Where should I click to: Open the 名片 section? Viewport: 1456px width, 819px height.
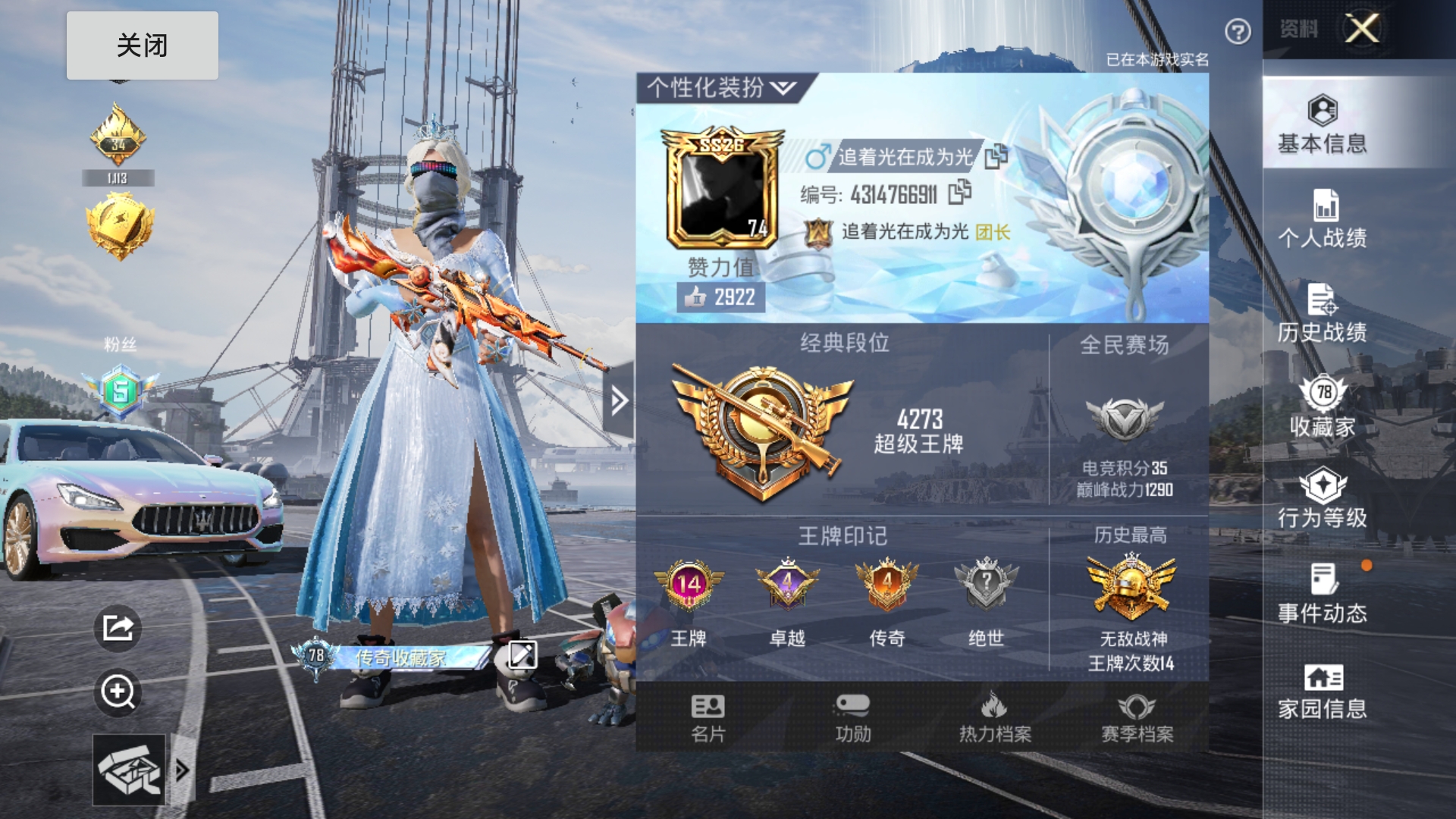[708, 717]
